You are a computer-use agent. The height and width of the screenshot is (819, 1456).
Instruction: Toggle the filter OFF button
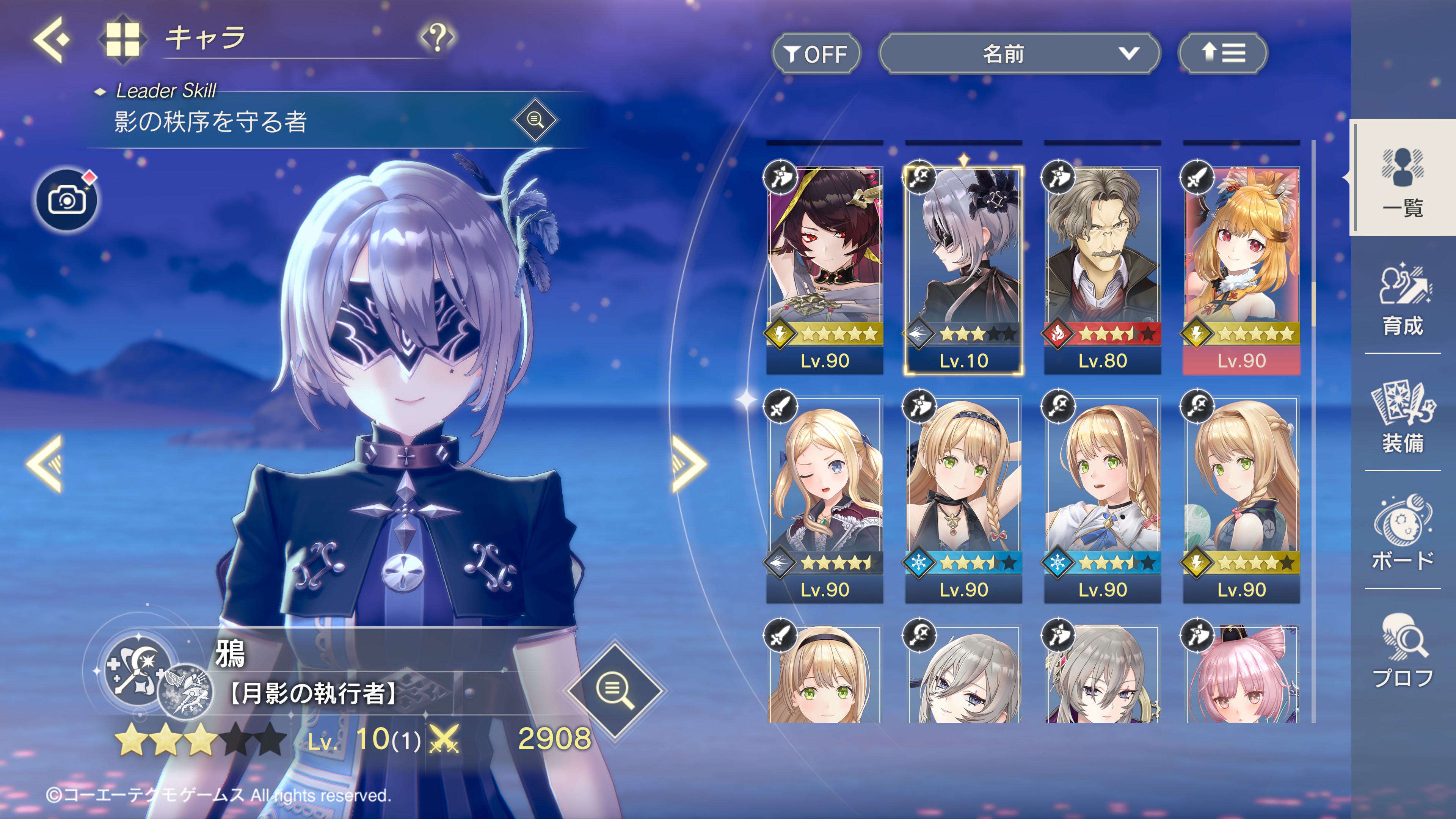816,54
